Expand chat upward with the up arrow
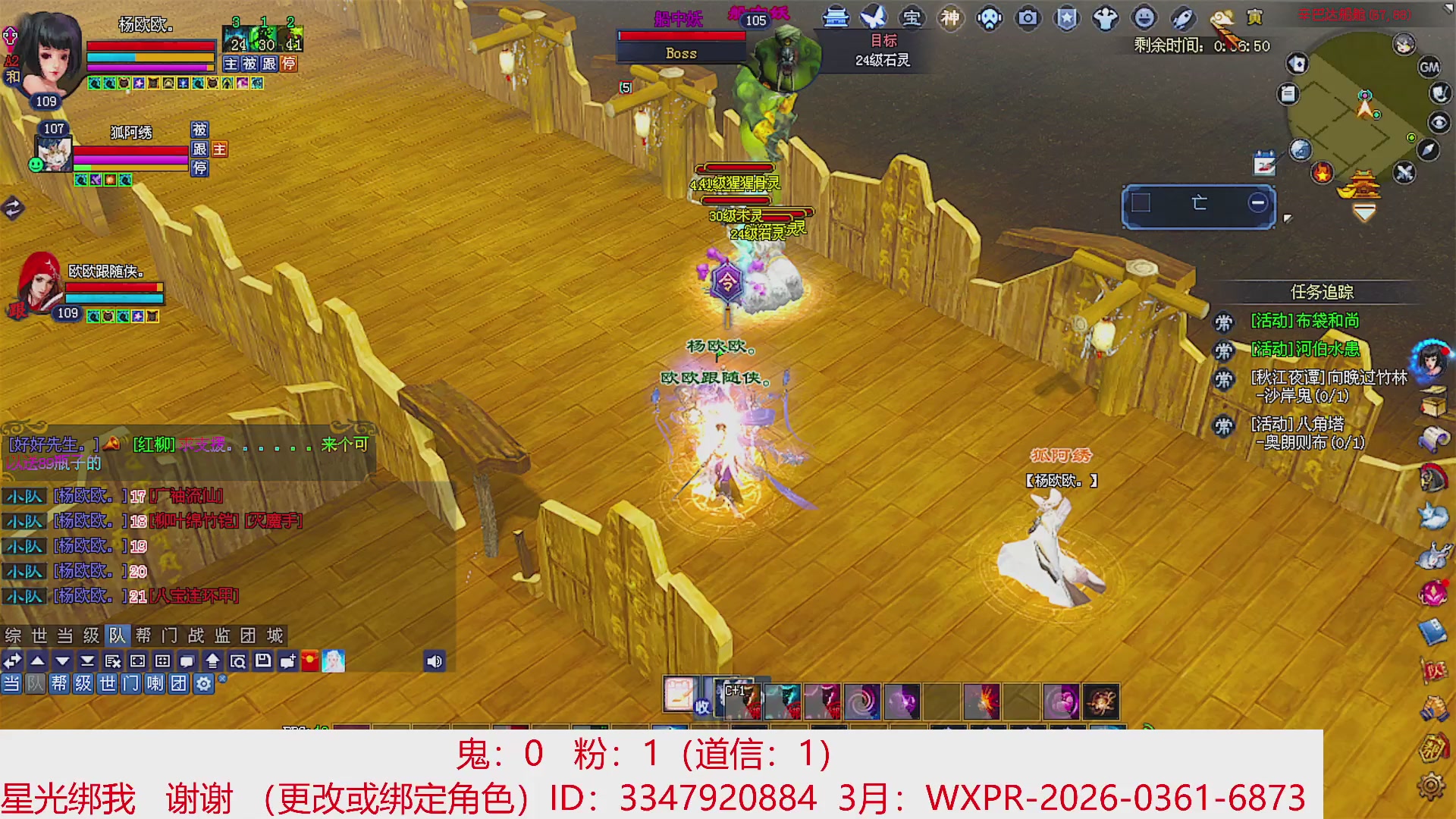1456x819 pixels. click(38, 661)
